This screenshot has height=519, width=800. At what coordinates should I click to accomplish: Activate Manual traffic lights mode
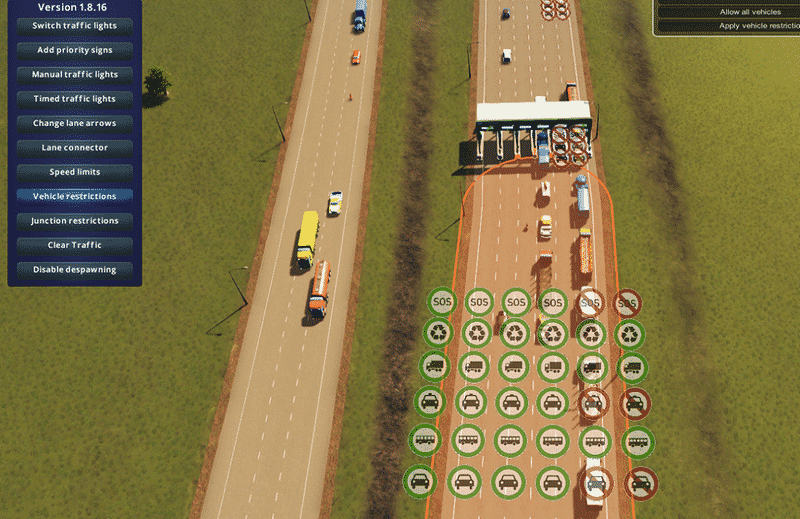(74, 74)
